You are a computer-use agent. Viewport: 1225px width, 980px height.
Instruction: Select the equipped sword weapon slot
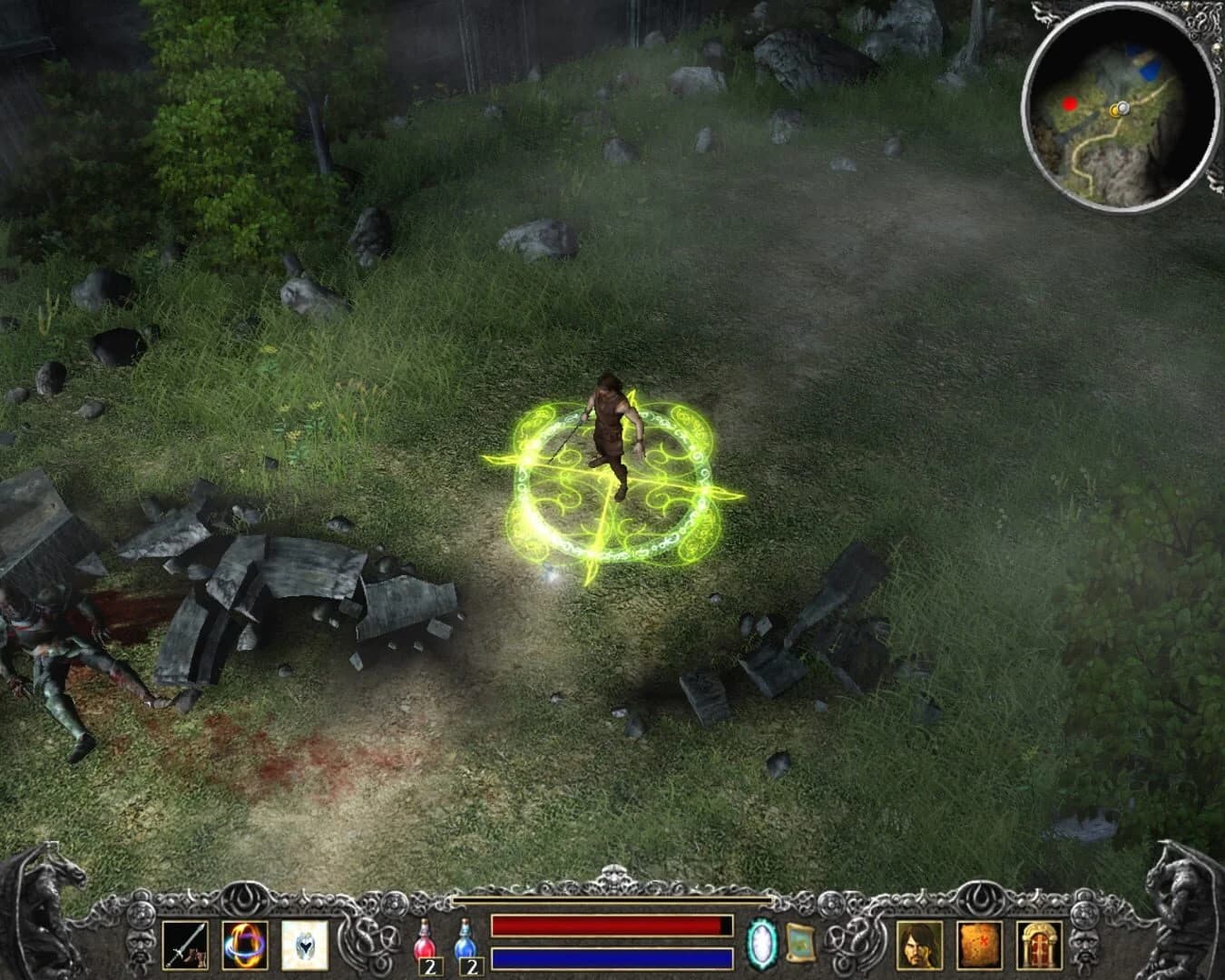click(x=187, y=944)
